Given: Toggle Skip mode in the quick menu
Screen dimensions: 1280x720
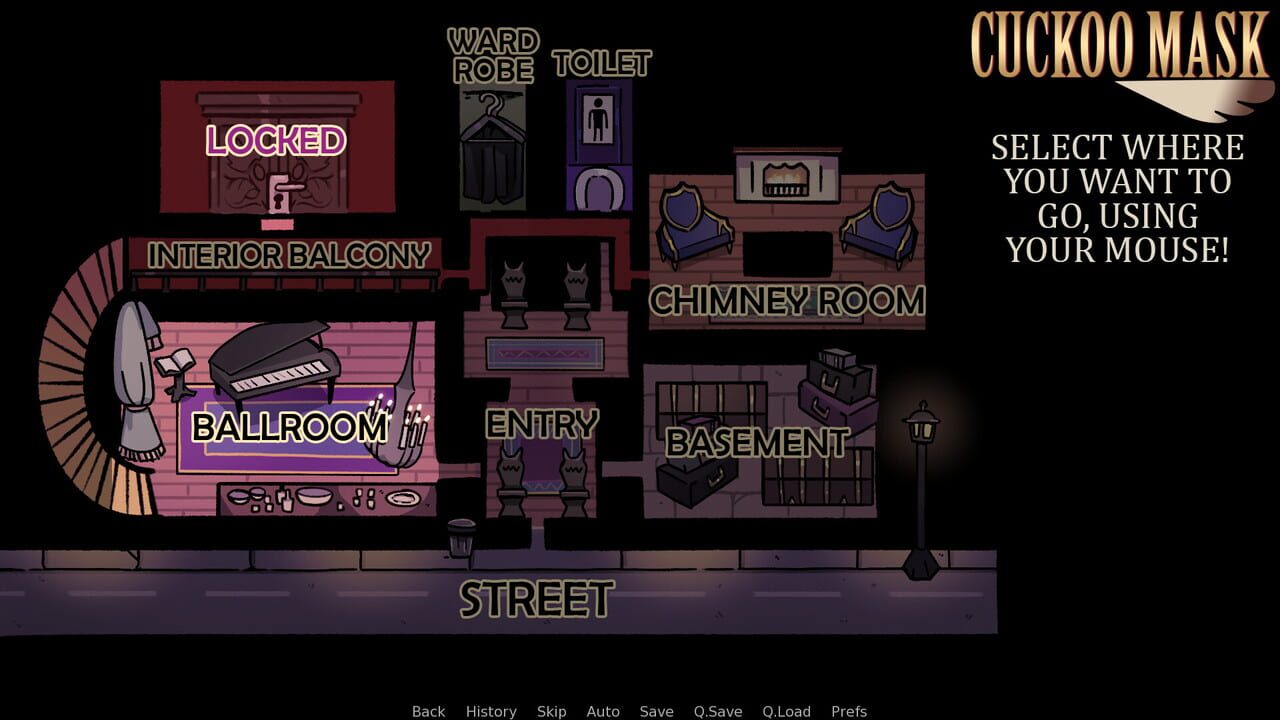Looking at the screenshot, I should (x=549, y=711).
